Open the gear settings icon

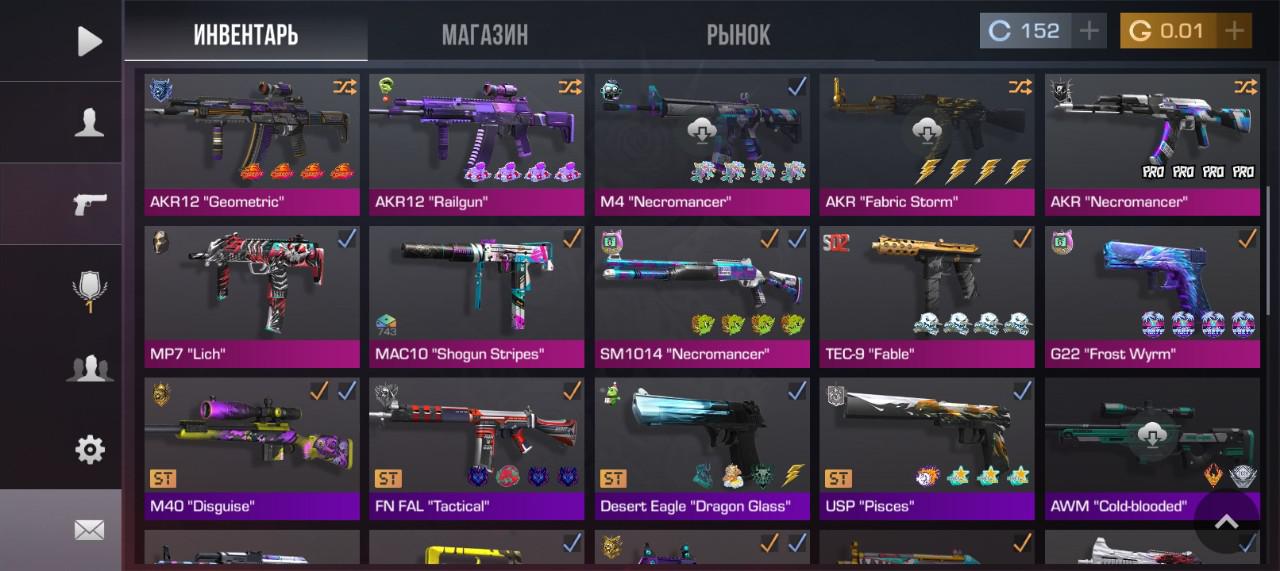coord(89,450)
